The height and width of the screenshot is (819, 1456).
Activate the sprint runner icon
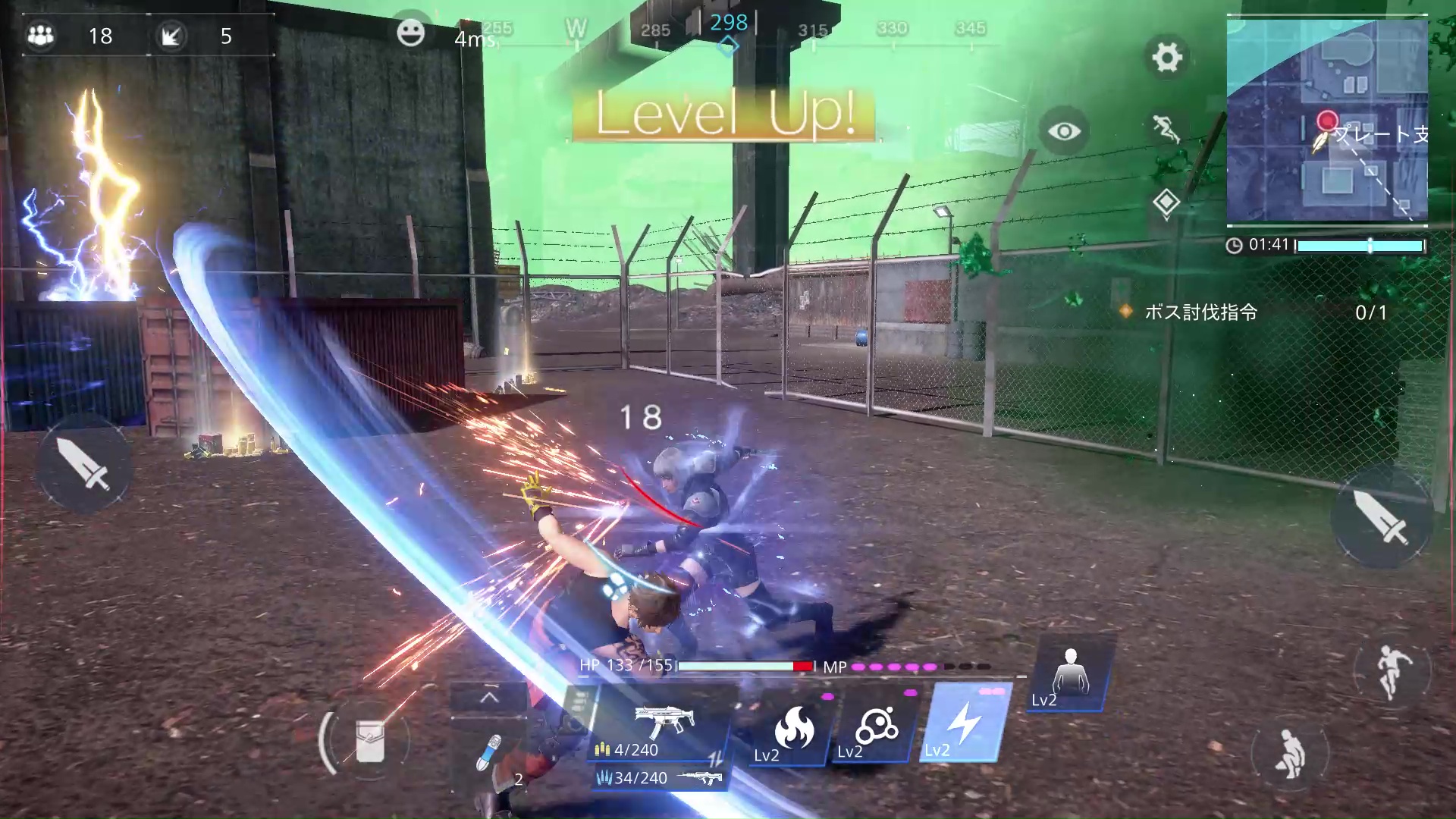click(x=1166, y=128)
